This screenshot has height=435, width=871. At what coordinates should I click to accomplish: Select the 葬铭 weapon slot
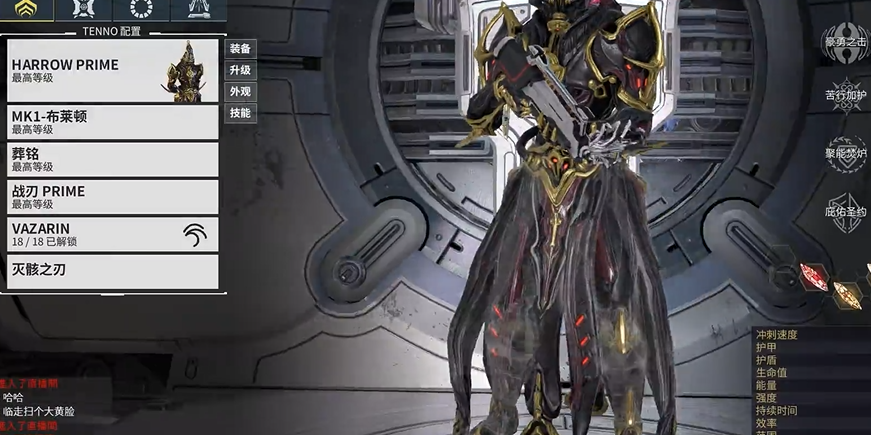click(x=112, y=159)
